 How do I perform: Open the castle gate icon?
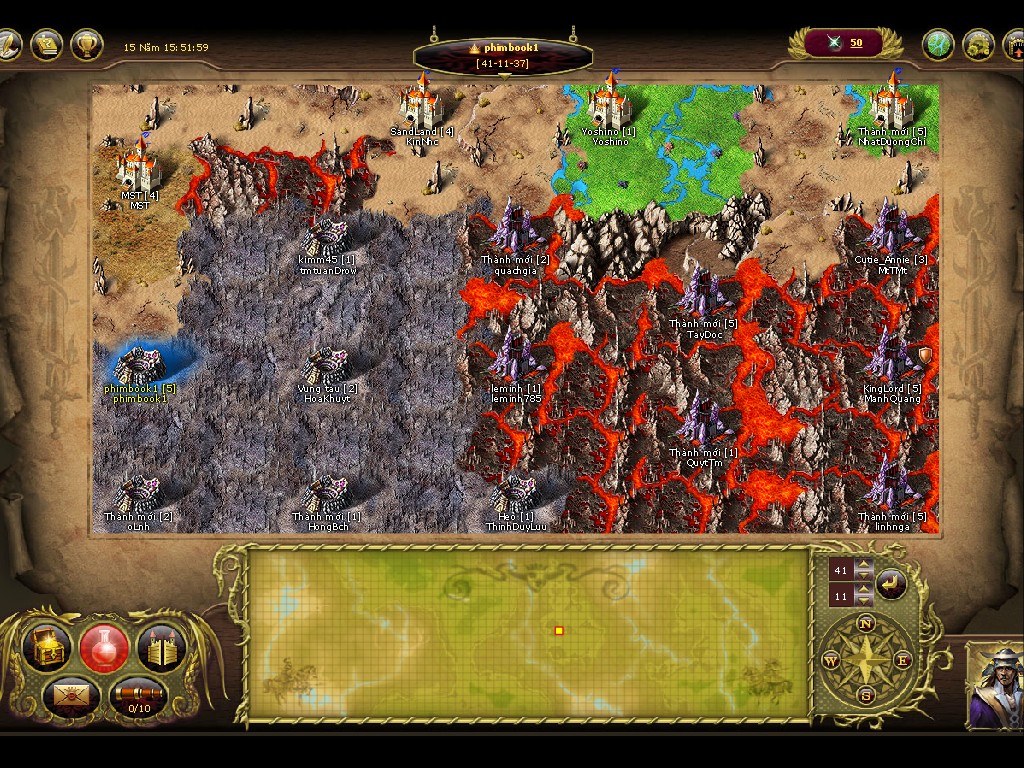tap(161, 648)
